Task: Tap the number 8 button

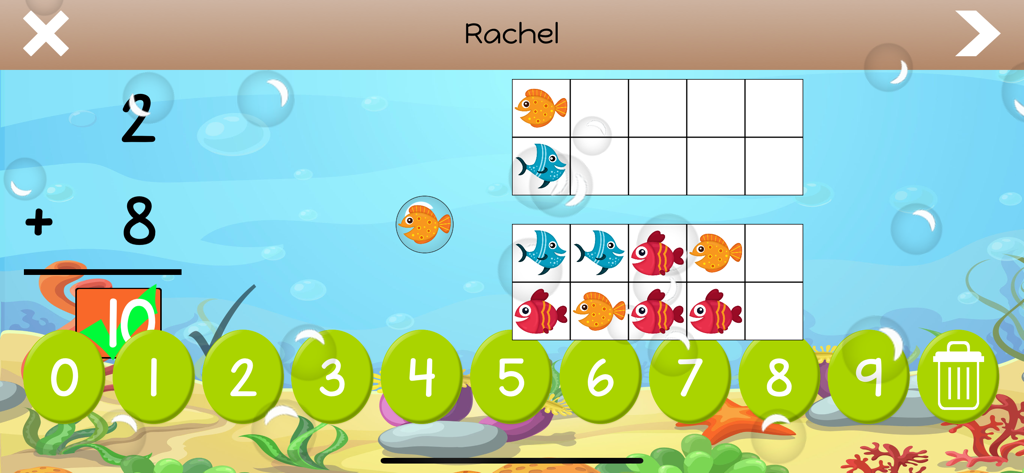Action: point(778,377)
